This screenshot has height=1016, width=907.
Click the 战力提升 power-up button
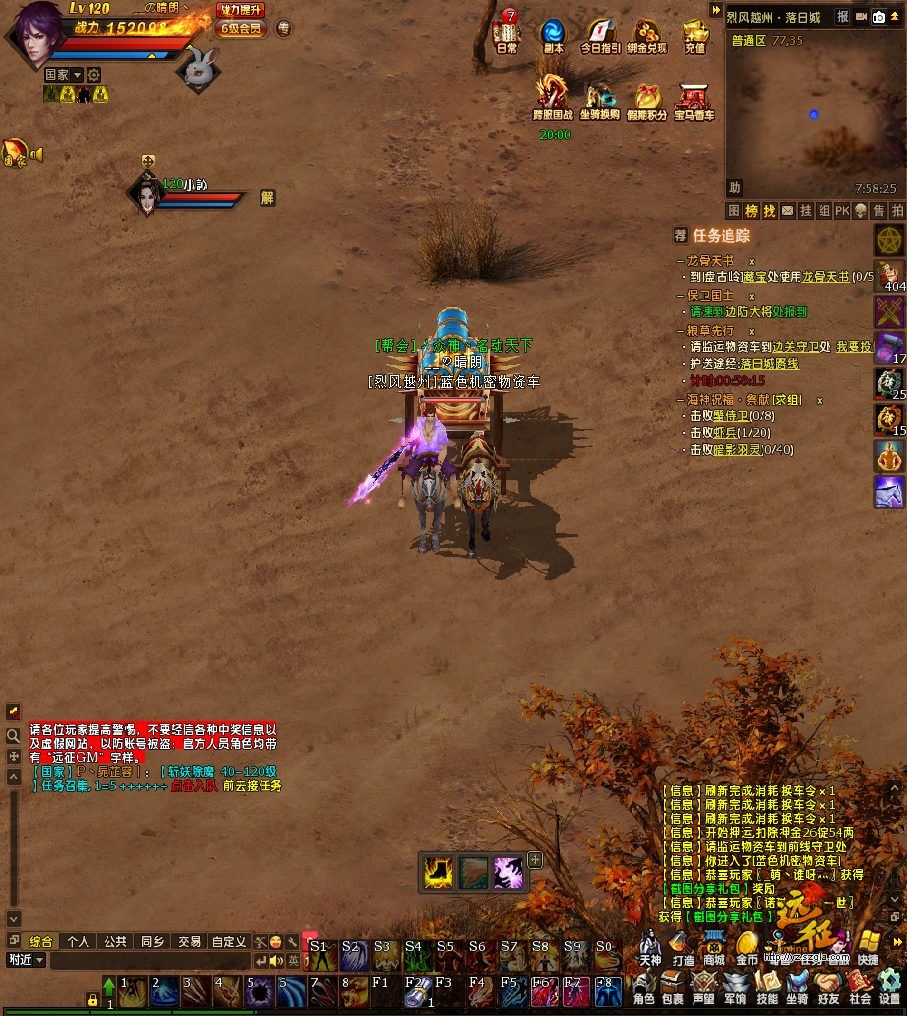click(241, 10)
